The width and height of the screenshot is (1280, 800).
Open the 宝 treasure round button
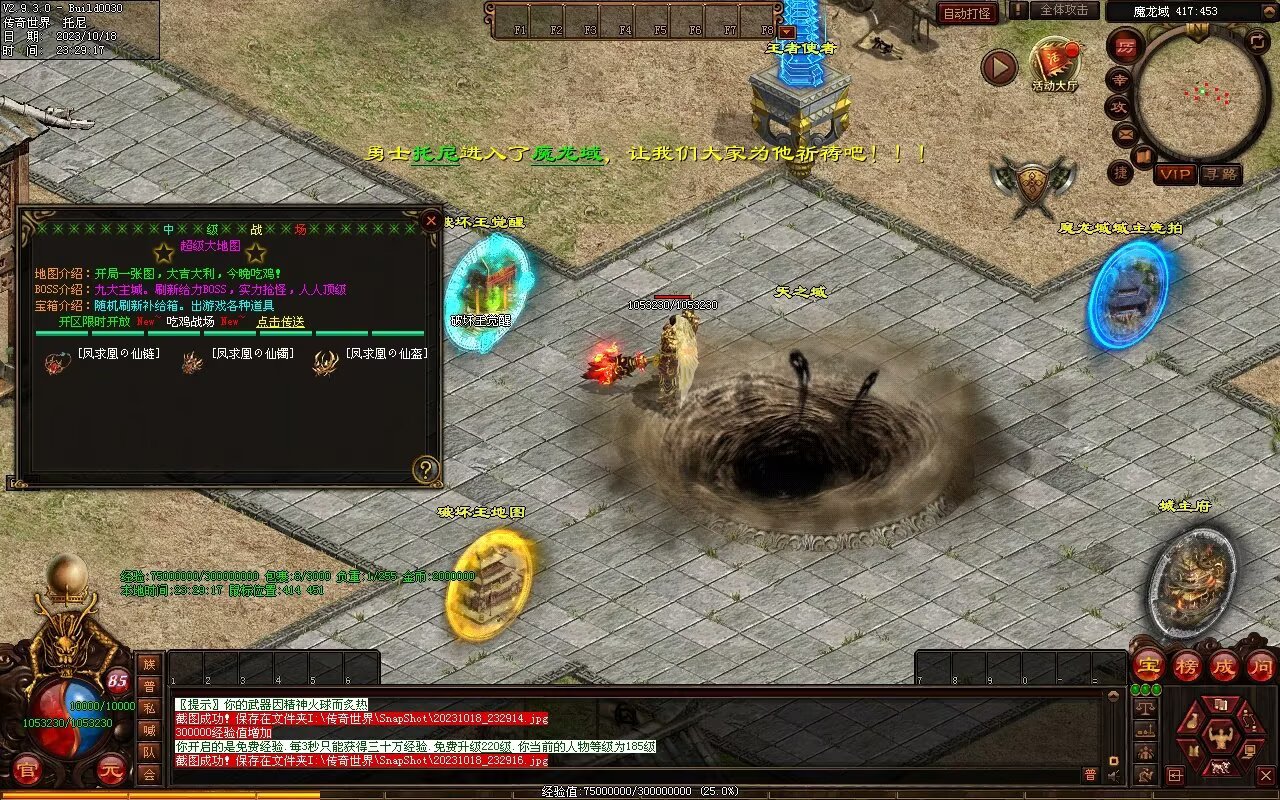tap(1149, 665)
